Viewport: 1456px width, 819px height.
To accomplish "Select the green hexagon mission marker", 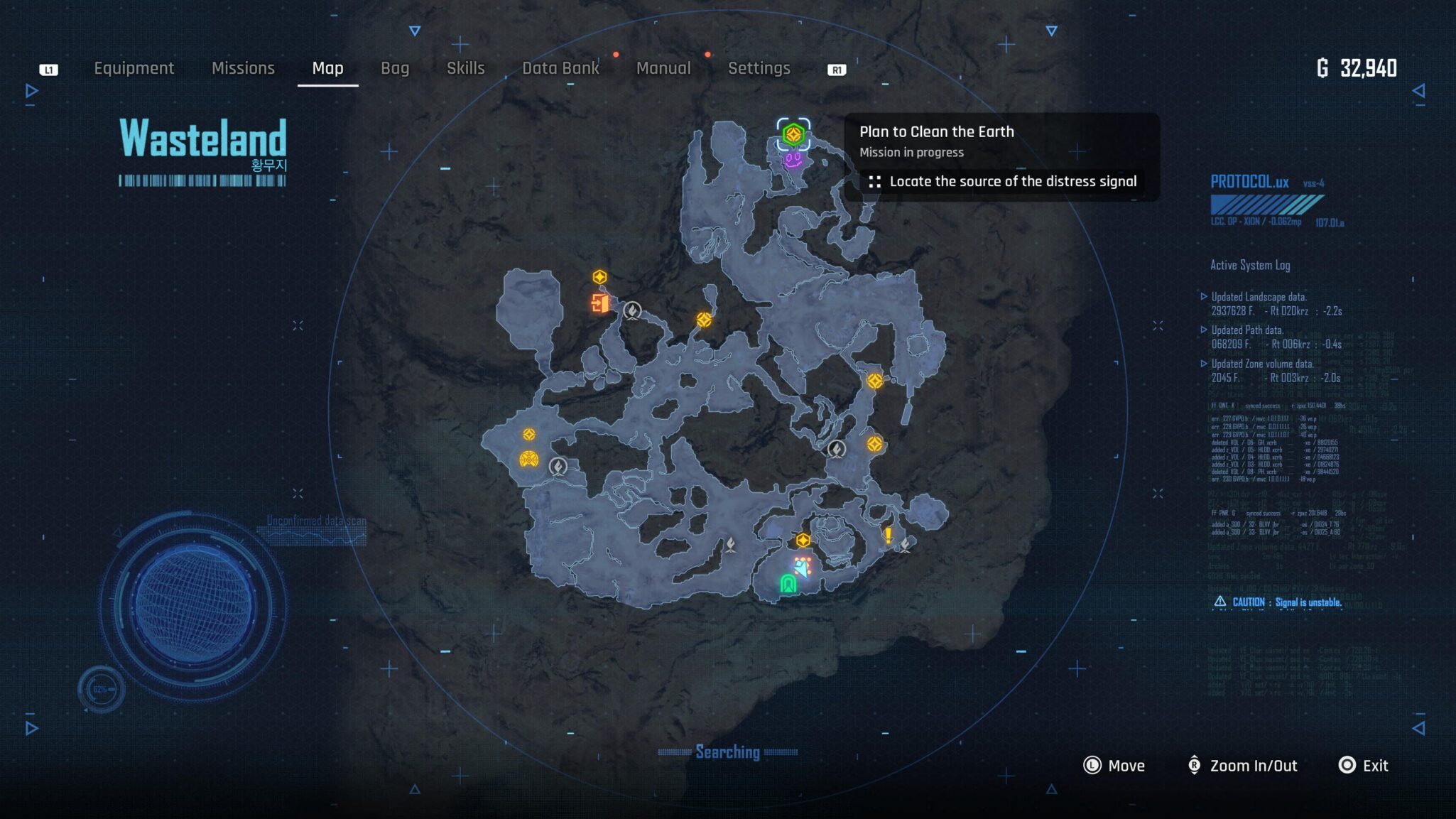I will tap(793, 134).
